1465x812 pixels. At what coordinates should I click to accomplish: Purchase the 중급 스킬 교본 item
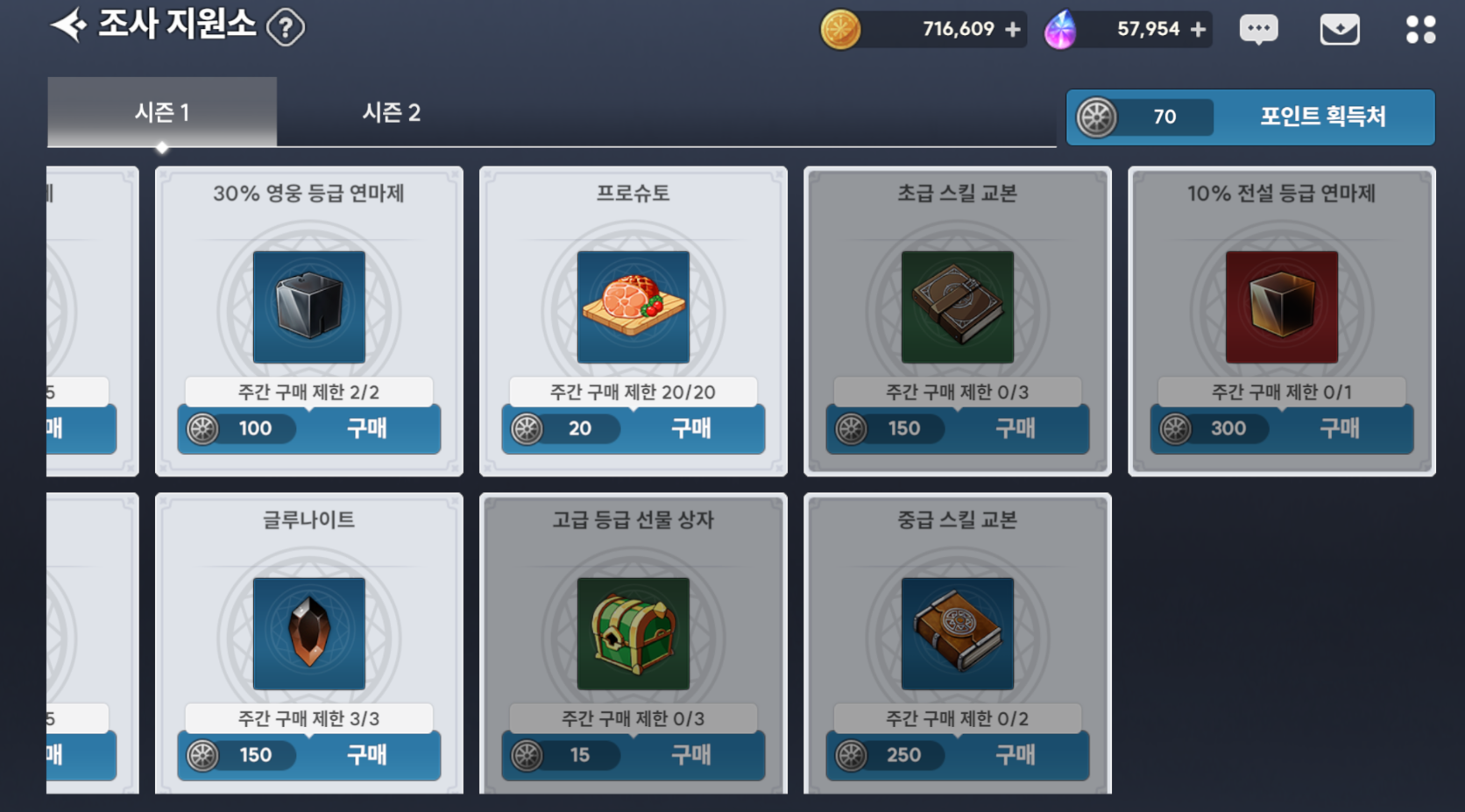point(1016,755)
